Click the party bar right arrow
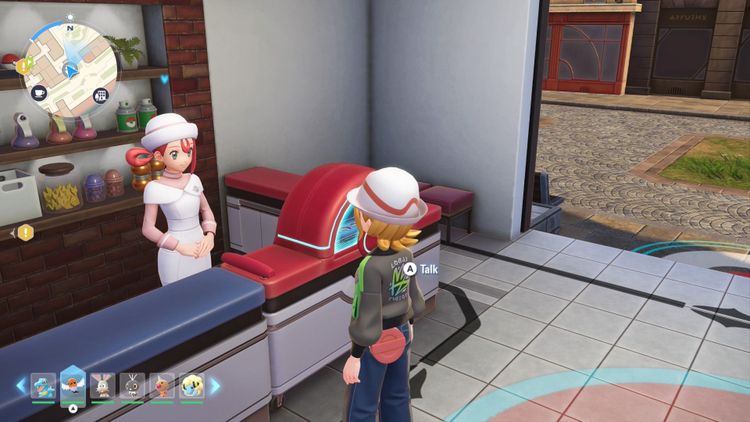Screen dimensions: 750x422 click(214, 385)
